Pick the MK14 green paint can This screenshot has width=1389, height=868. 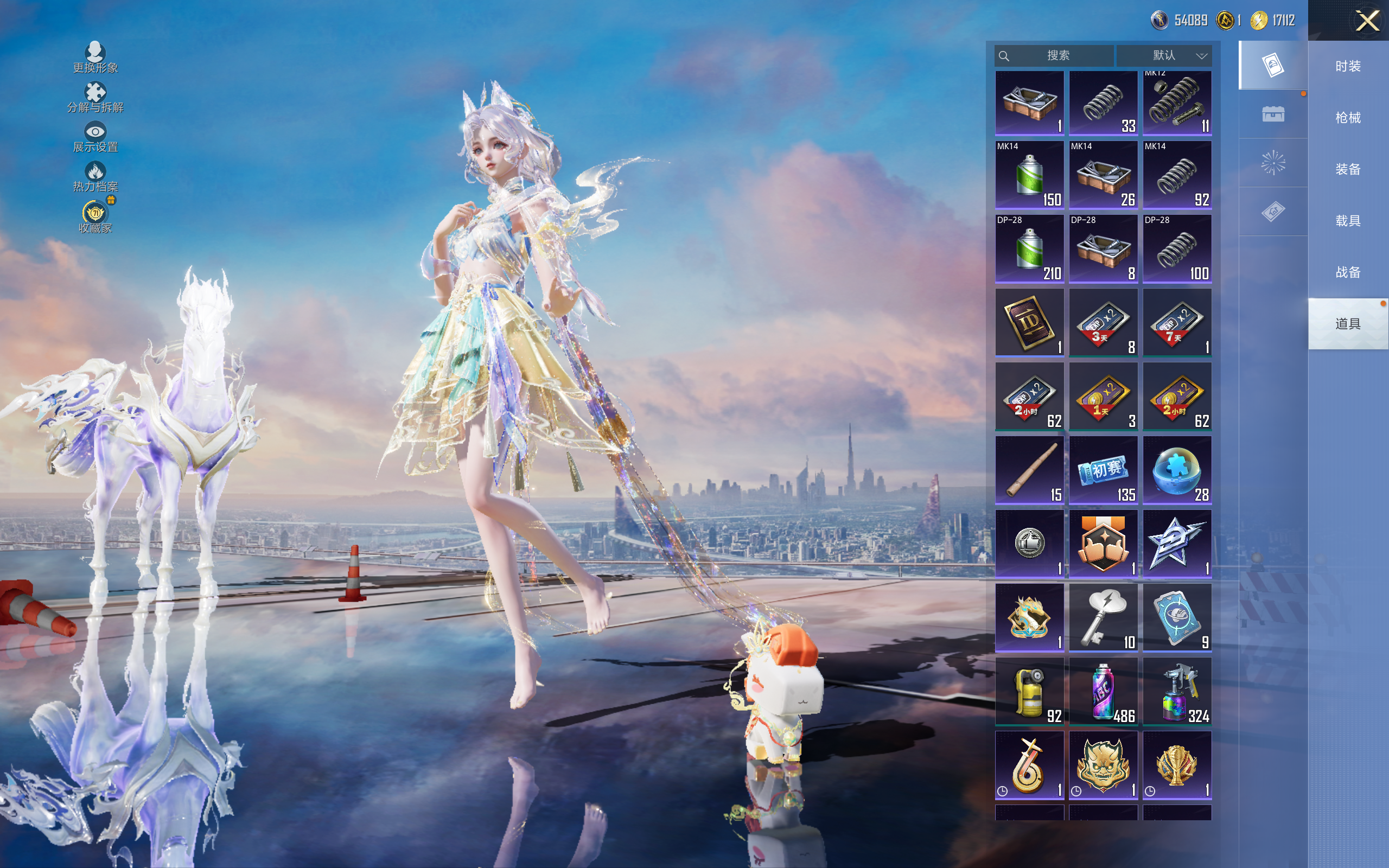[1029, 175]
